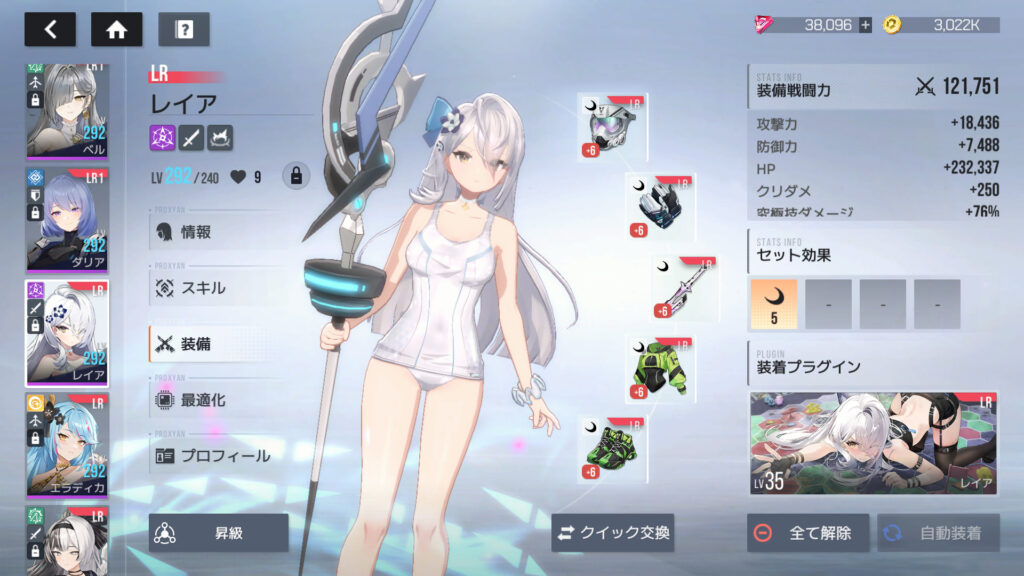Click the 昇級 promotion button

point(218,533)
